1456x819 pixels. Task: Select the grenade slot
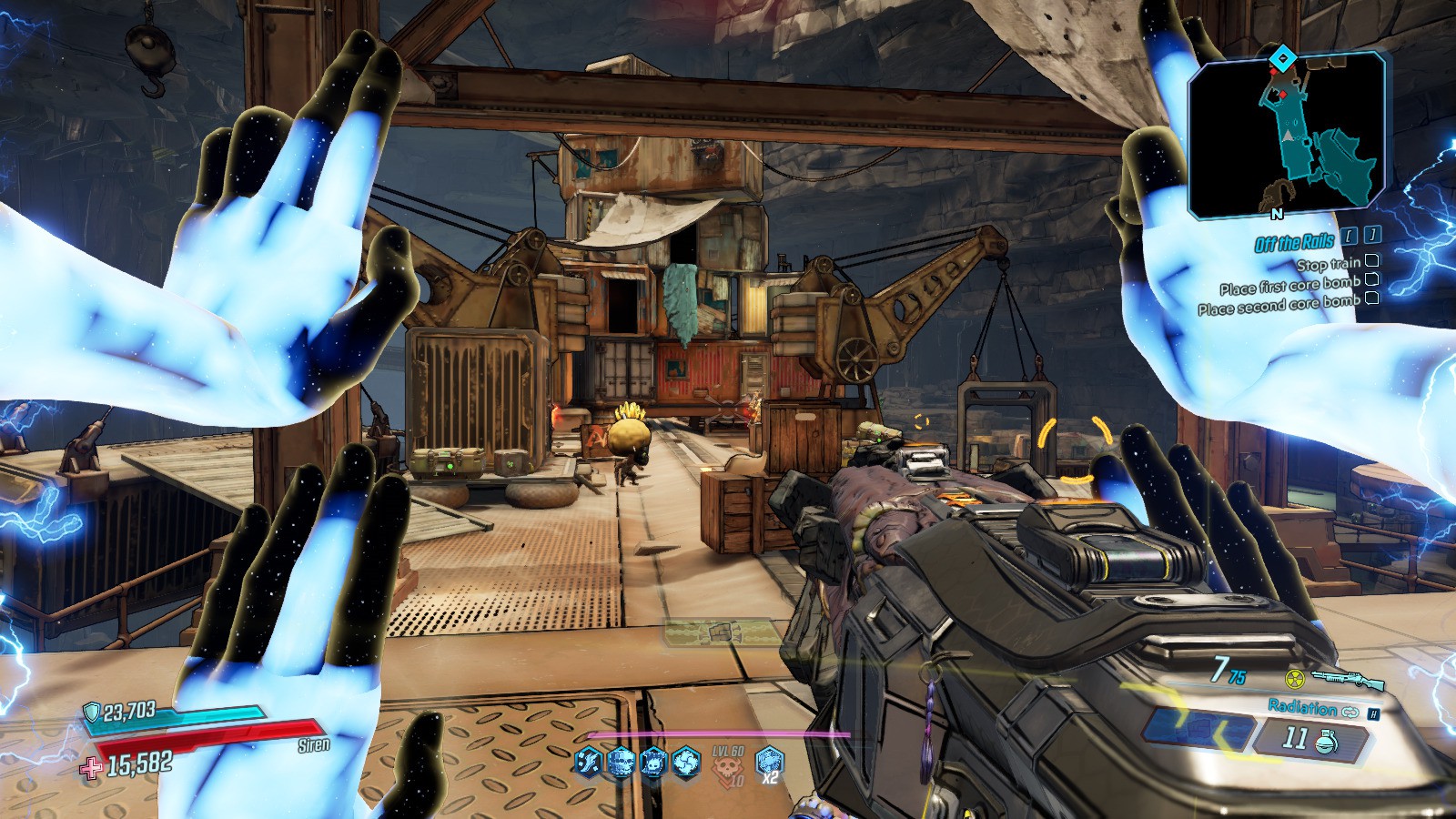pyautogui.click(x=1328, y=741)
